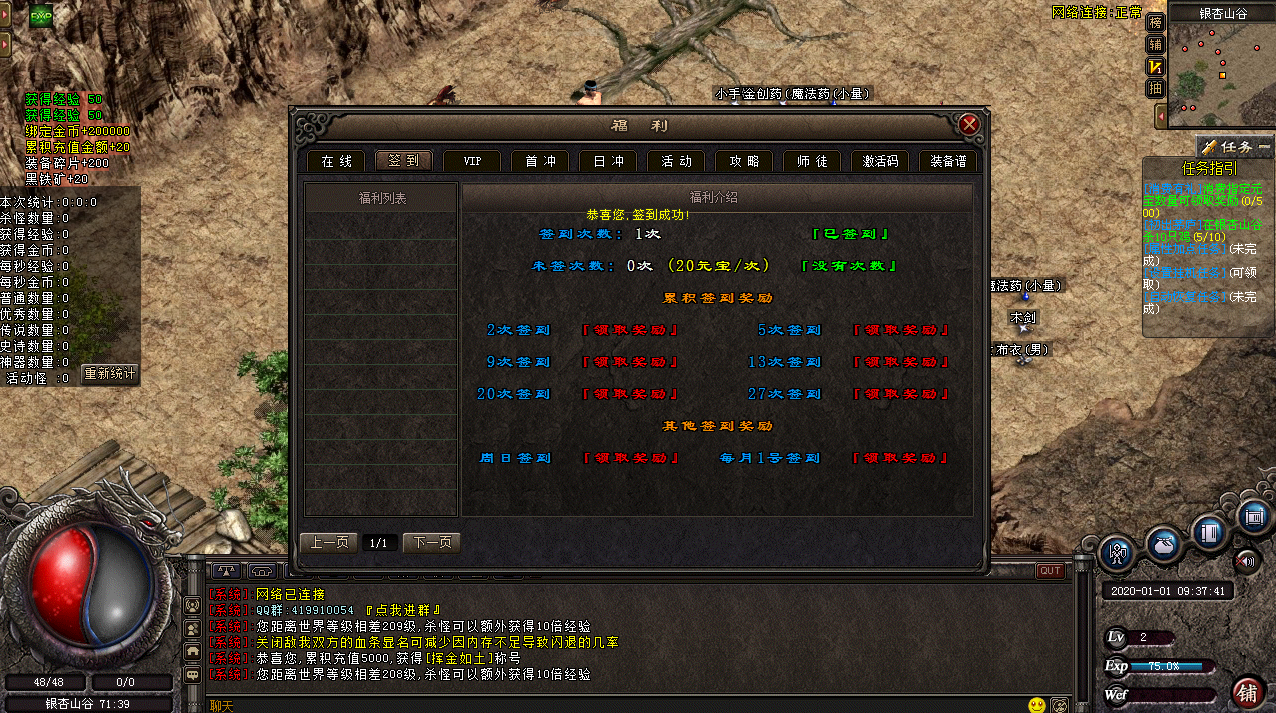Open the 活动 events tab
This screenshot has height=713, width=1276.
tap(676, 161)
